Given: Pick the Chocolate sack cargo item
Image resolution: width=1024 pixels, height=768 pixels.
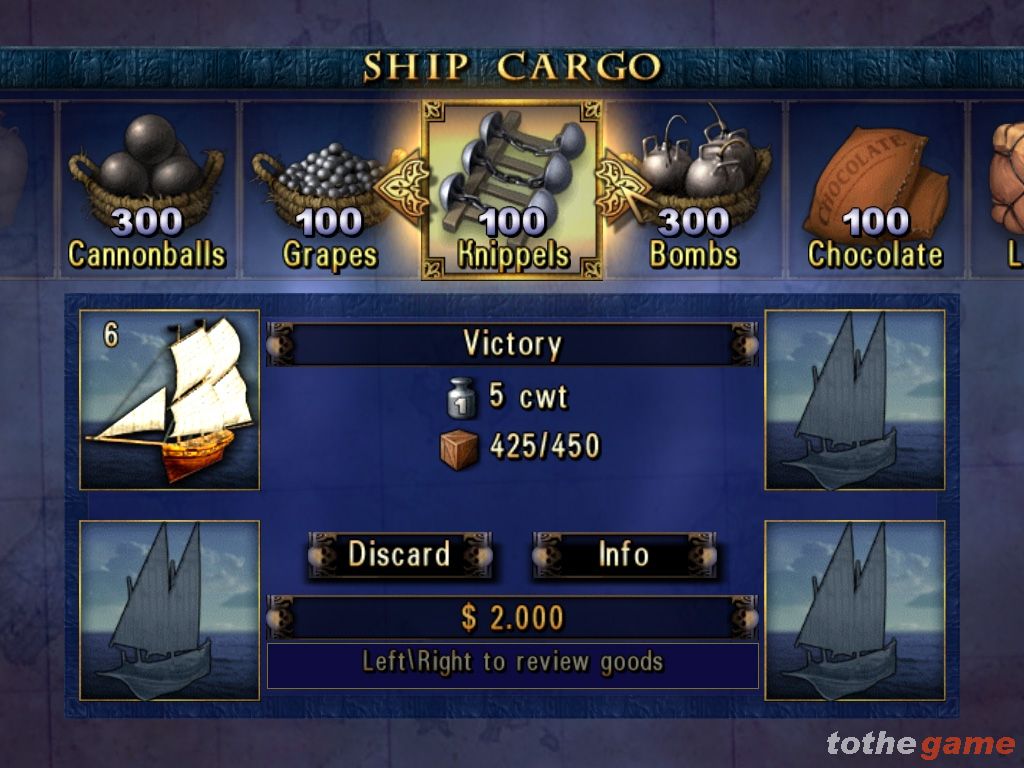Looking at the screenshot, I should [x=877, y=192].
